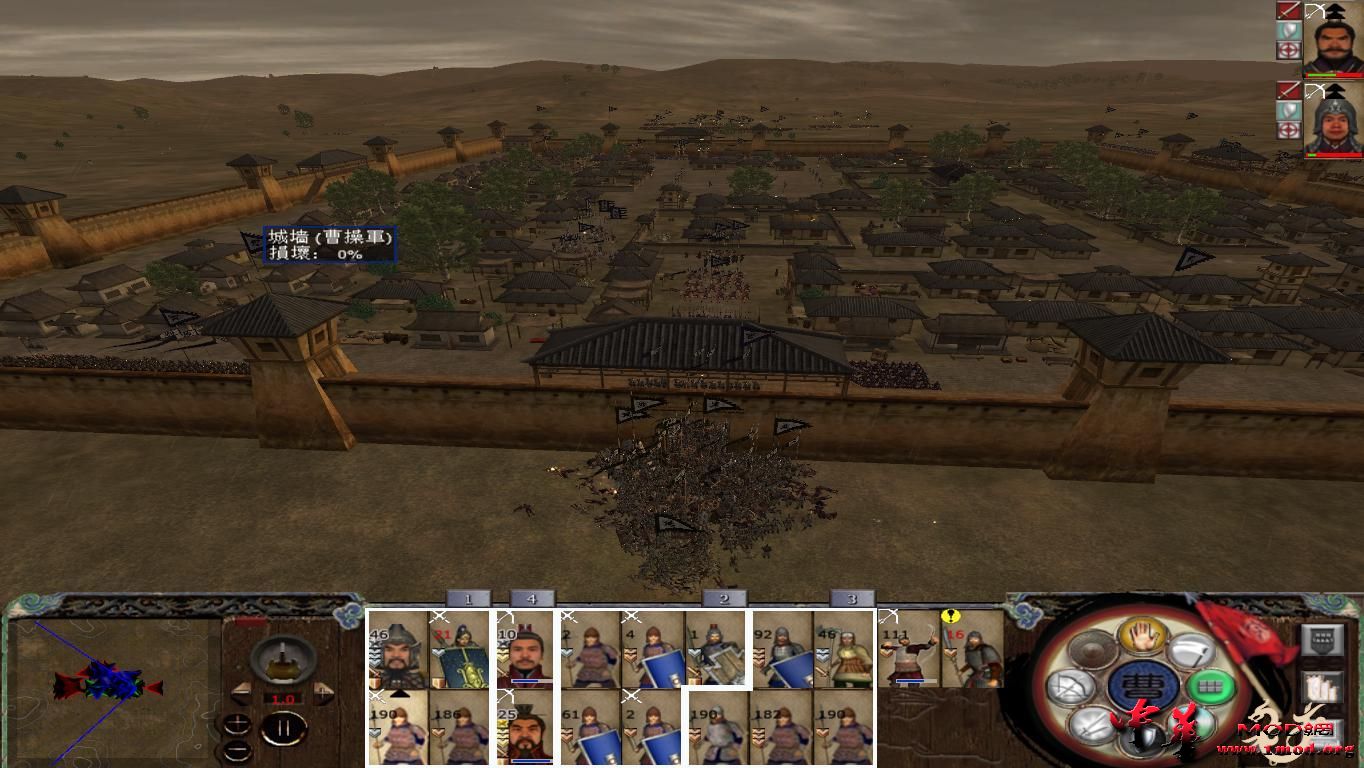Increase battle speed with the right arrow
Screen dimensions: 1364x768
pyautogui.click(x=322, y=692)
